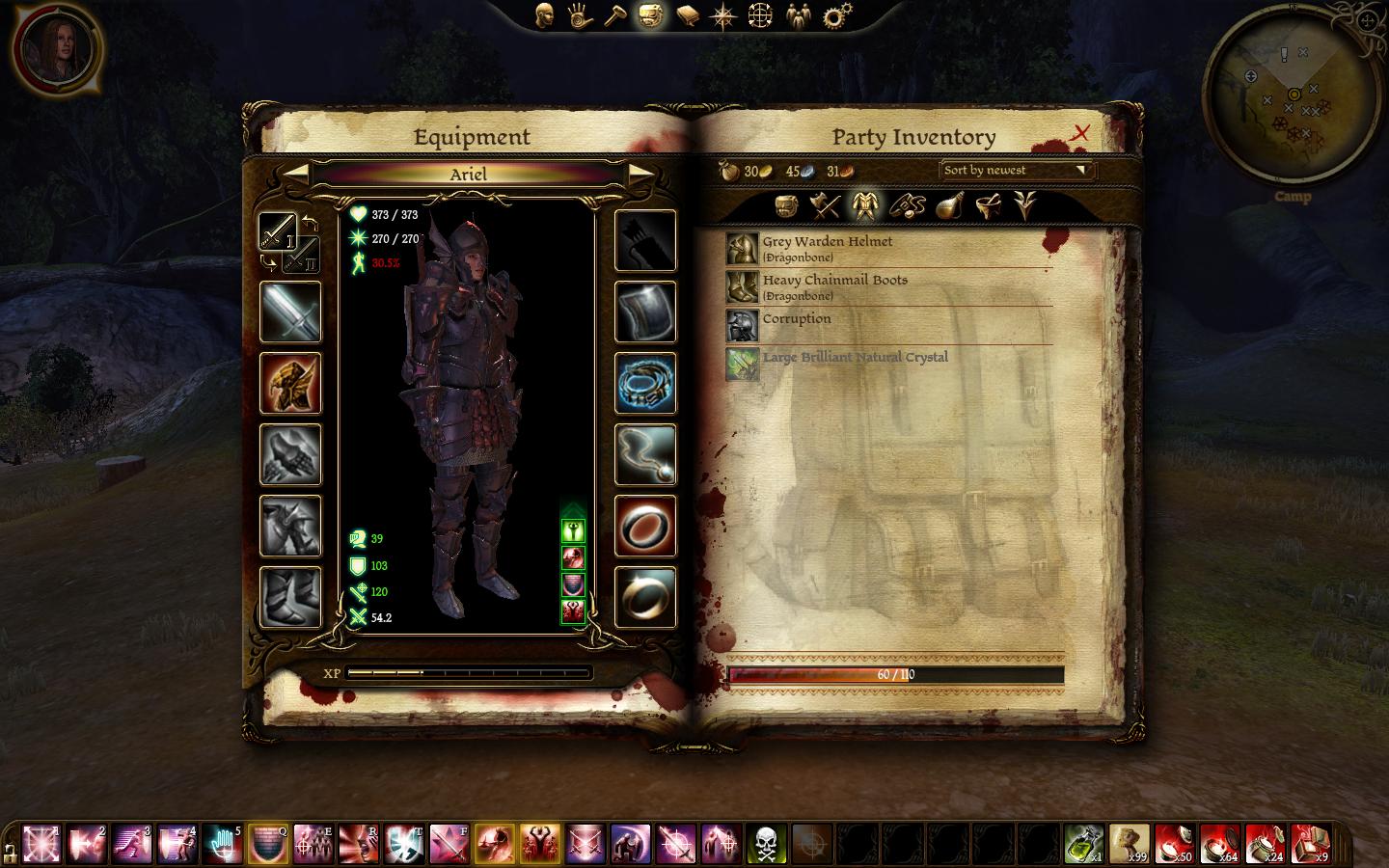The image size is (1389, 868).
Task: Open the gear-shaped options menu icon
Action: (836, 15)
